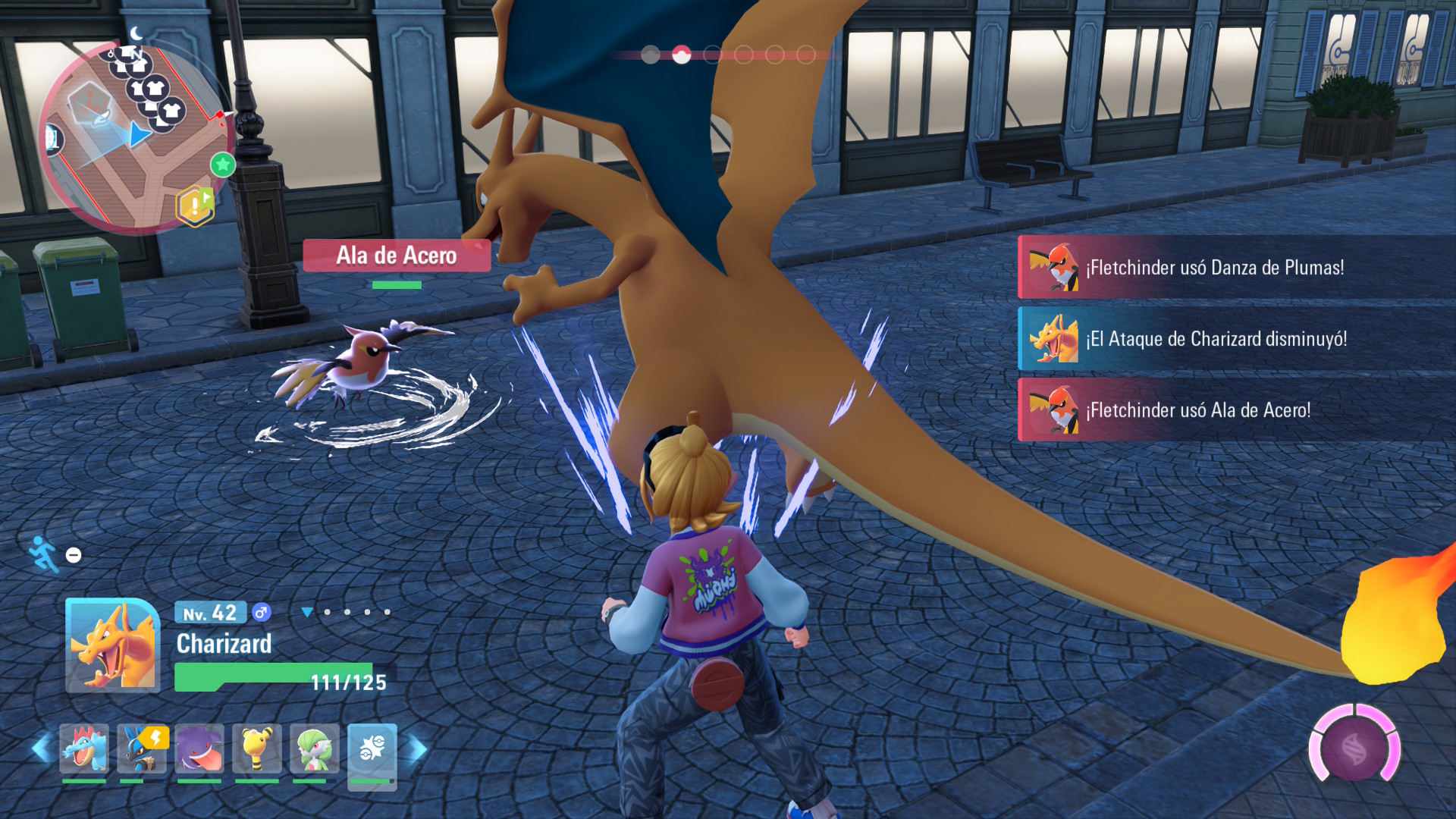Viewport: 1456px width, 819px height.
Task: Select the yellow exclamation mission marker
Action: point(194,206)
